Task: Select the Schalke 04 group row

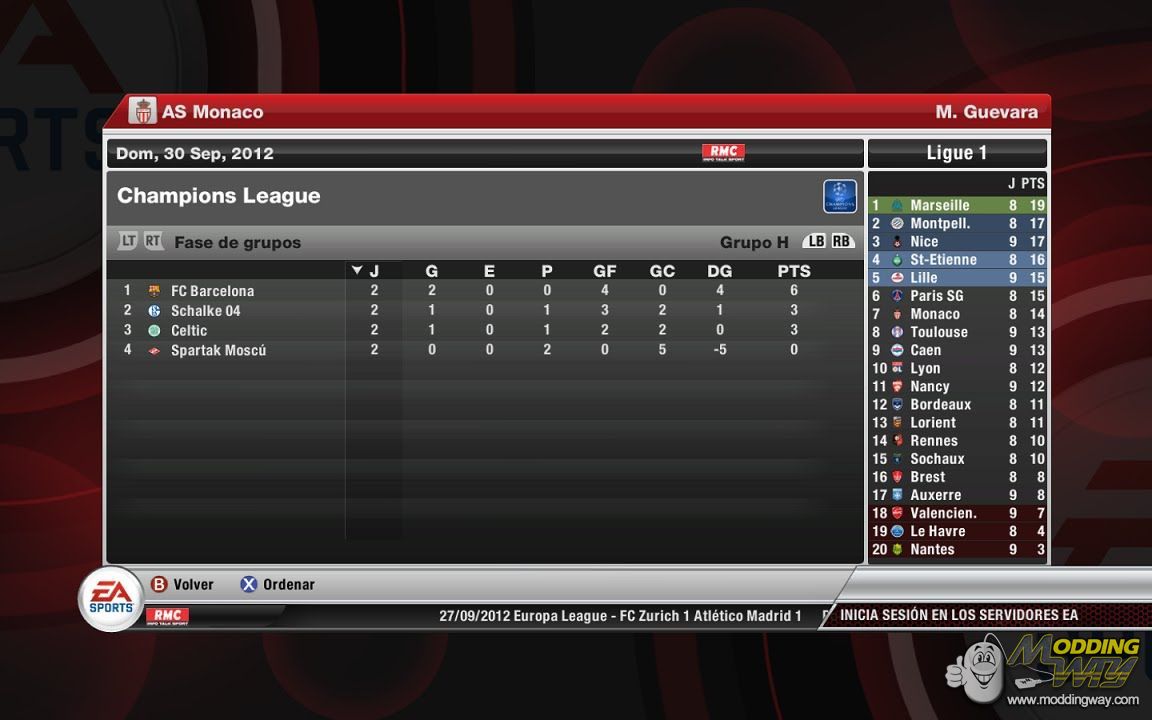Action: click(x=205, y=311)
